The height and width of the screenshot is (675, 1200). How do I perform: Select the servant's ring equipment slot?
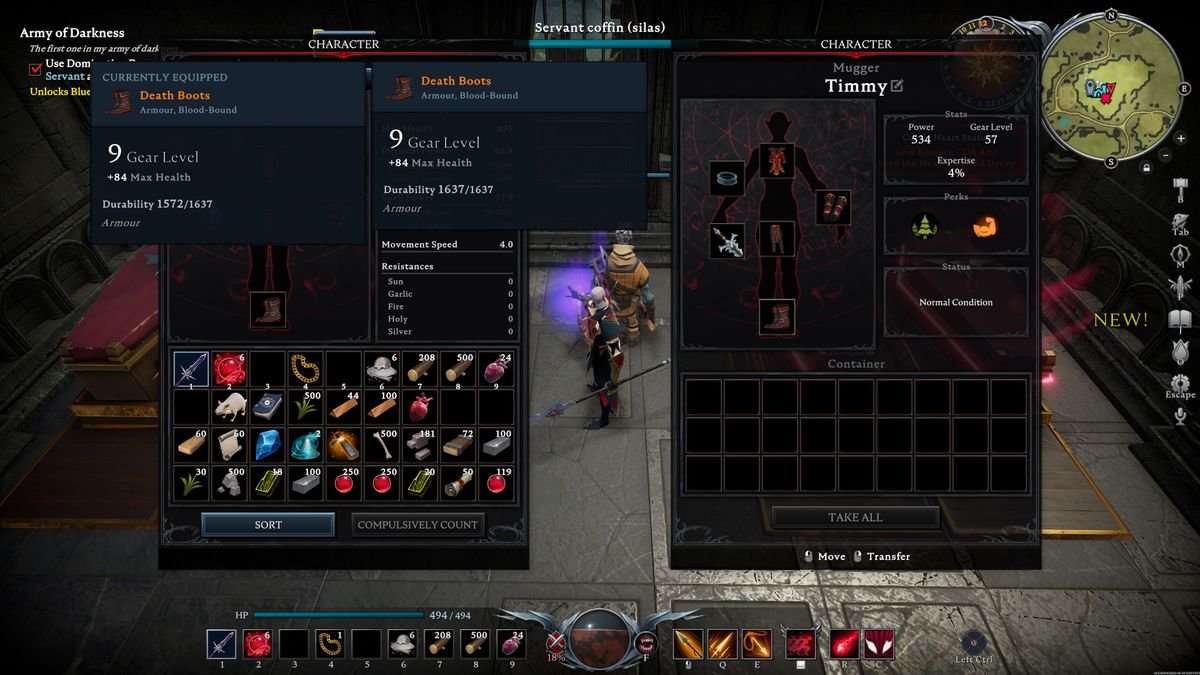(x=727, y=179)
